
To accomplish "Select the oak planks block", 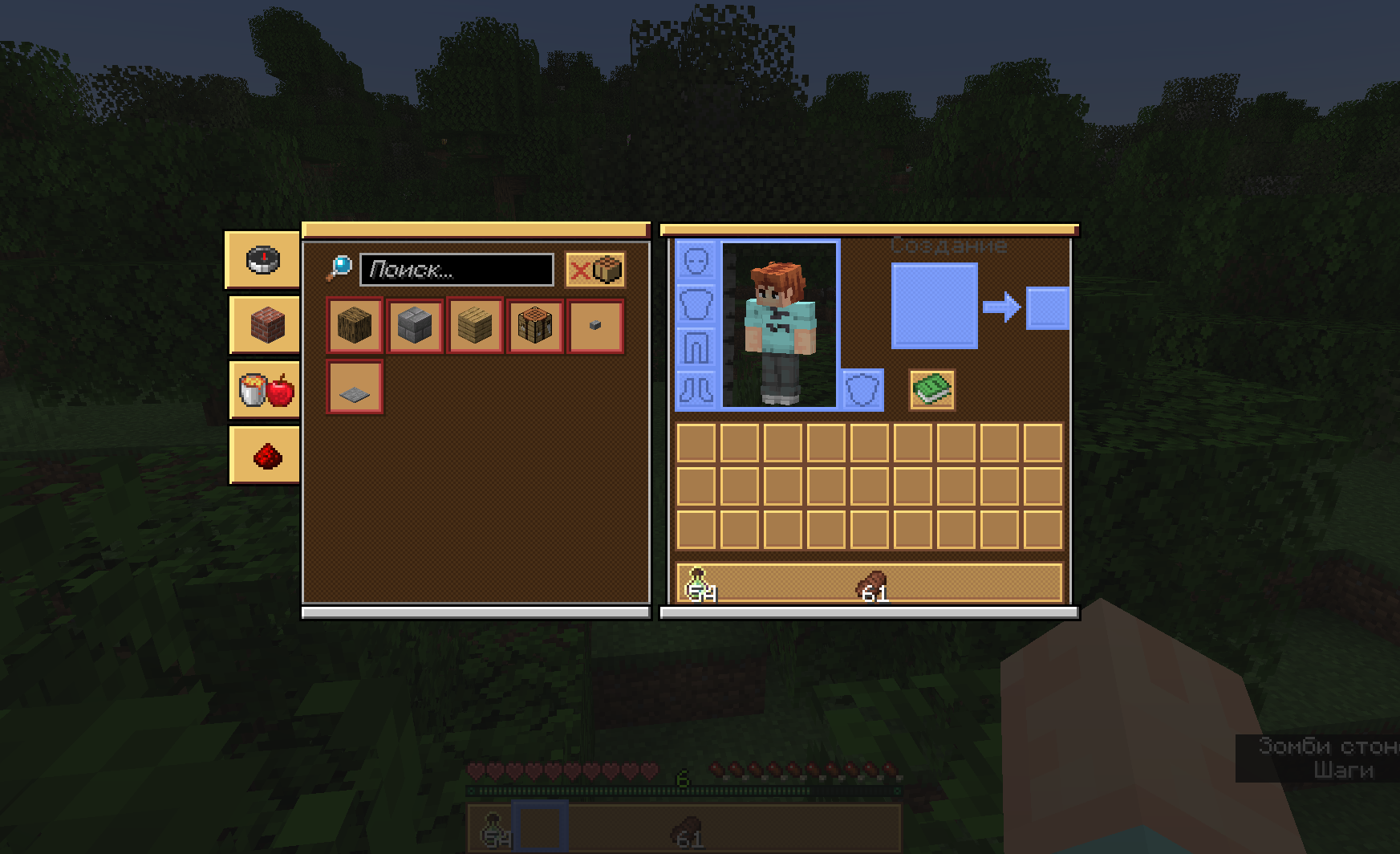I will coord(474,325).
